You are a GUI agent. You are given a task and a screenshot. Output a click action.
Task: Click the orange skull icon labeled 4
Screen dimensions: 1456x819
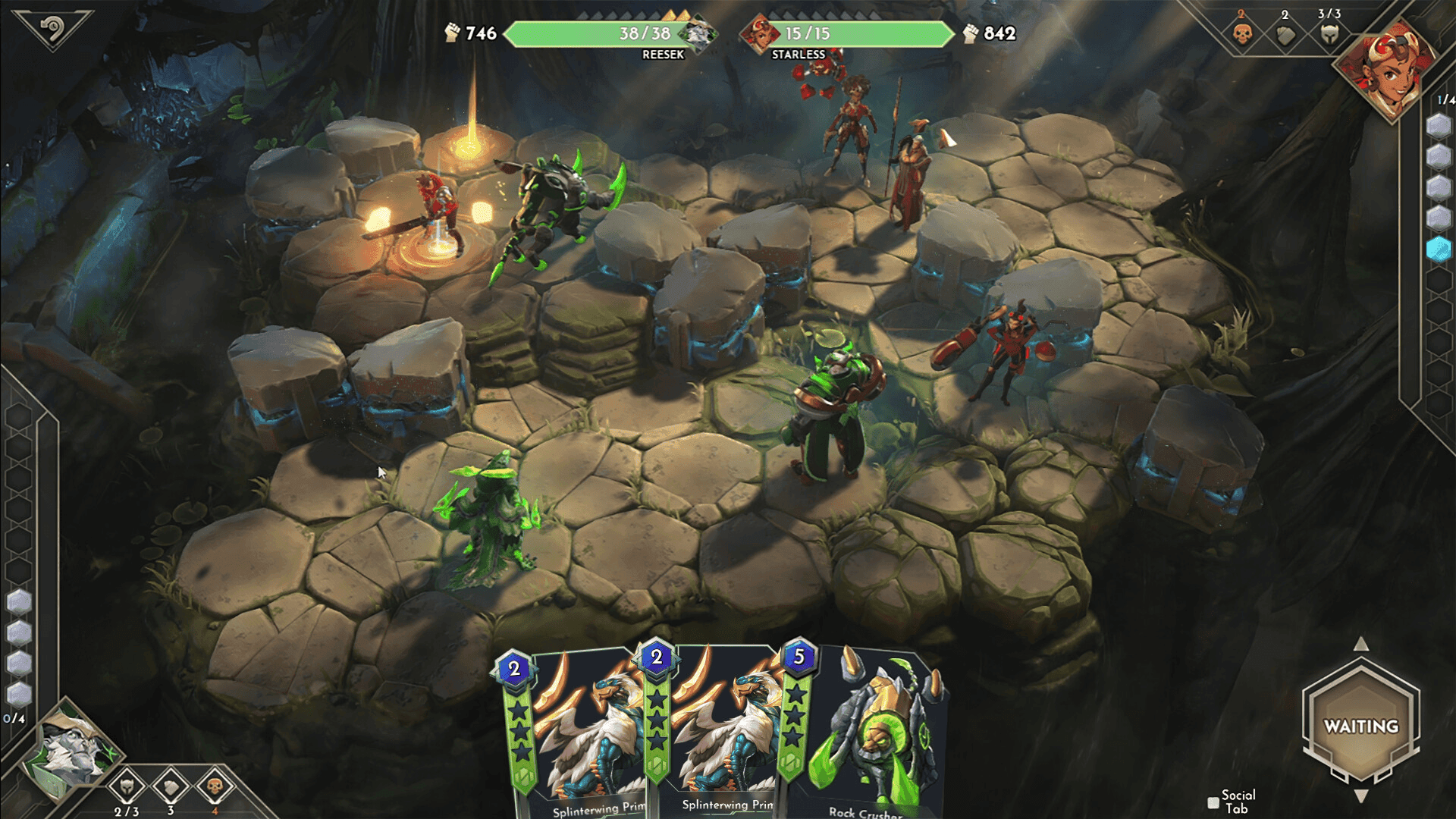pos(215,788)
